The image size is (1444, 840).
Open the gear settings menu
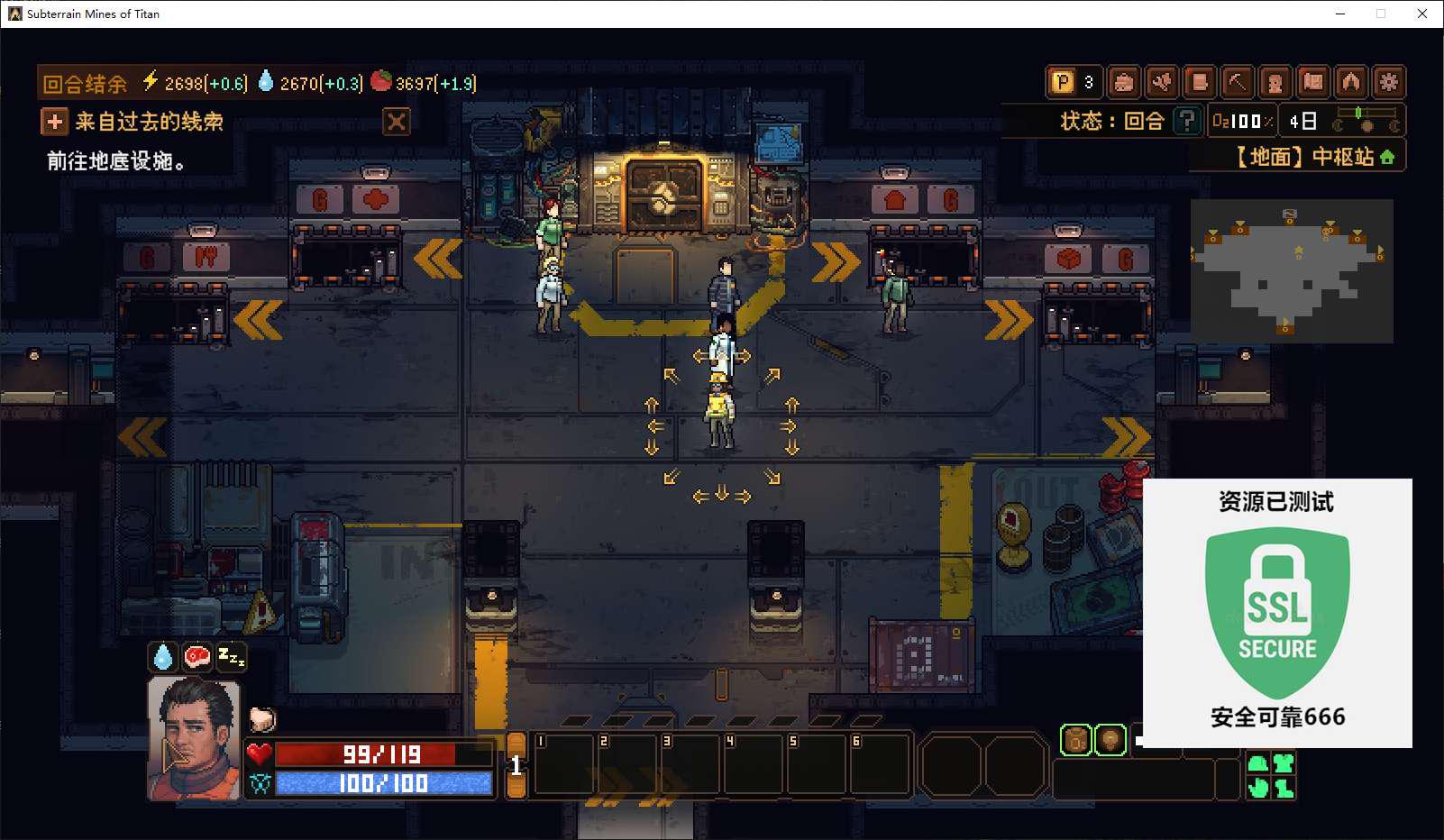(x=1388, y=83)
